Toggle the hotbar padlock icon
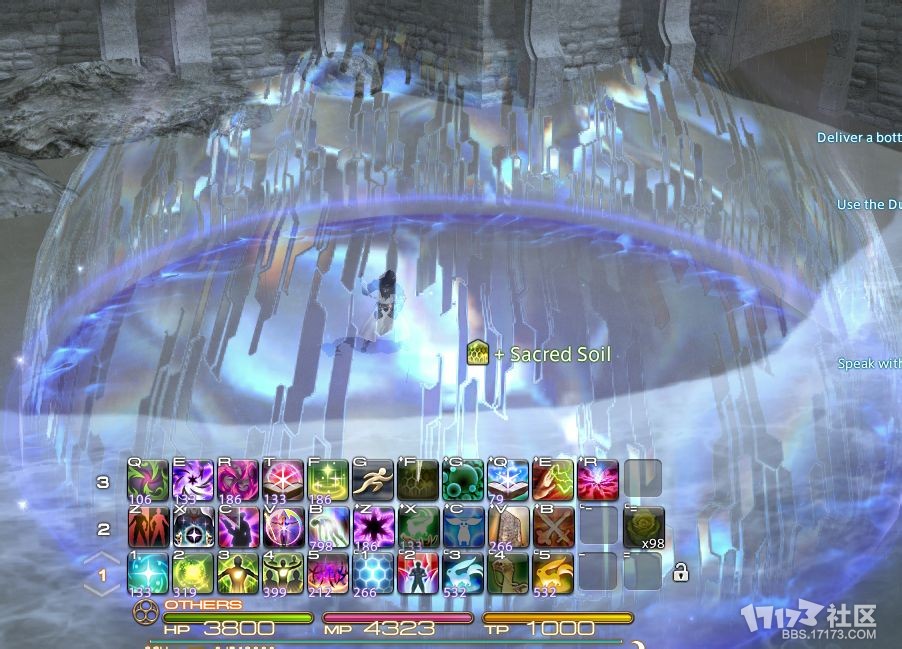902x649 pixels. tap(680, 572)
